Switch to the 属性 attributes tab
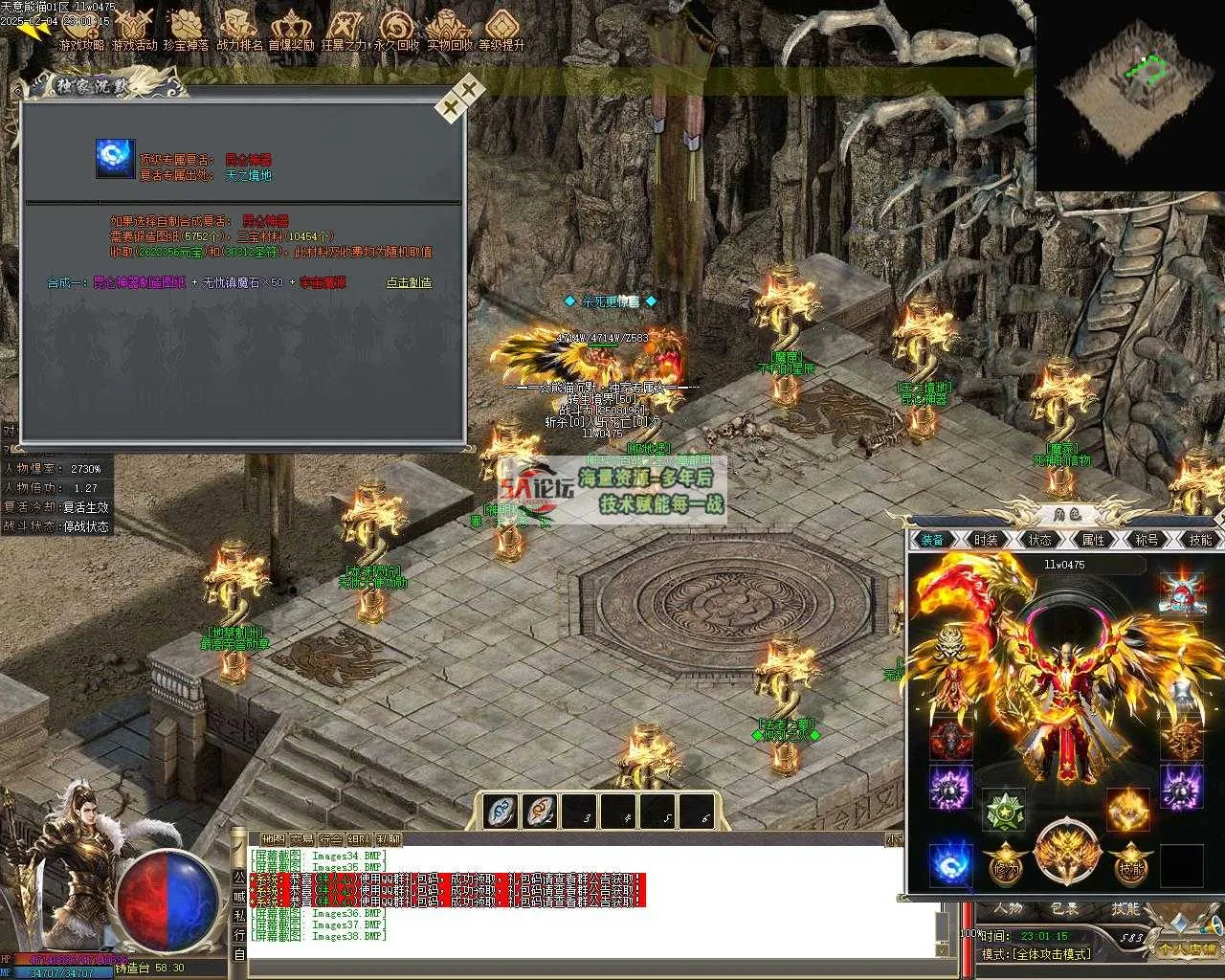 click(1093, 540)
